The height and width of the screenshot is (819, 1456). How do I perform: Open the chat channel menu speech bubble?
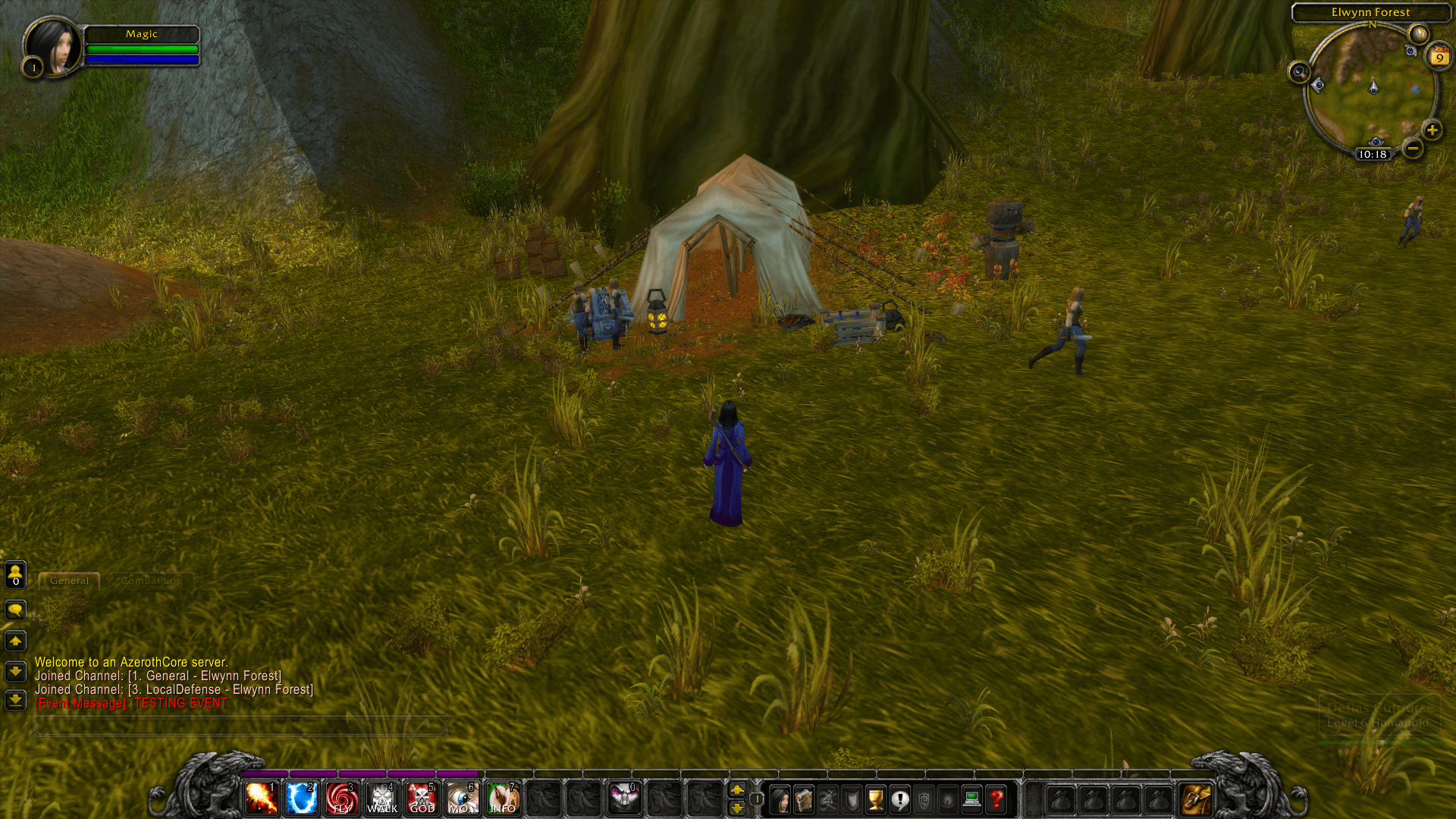[14, 609]
